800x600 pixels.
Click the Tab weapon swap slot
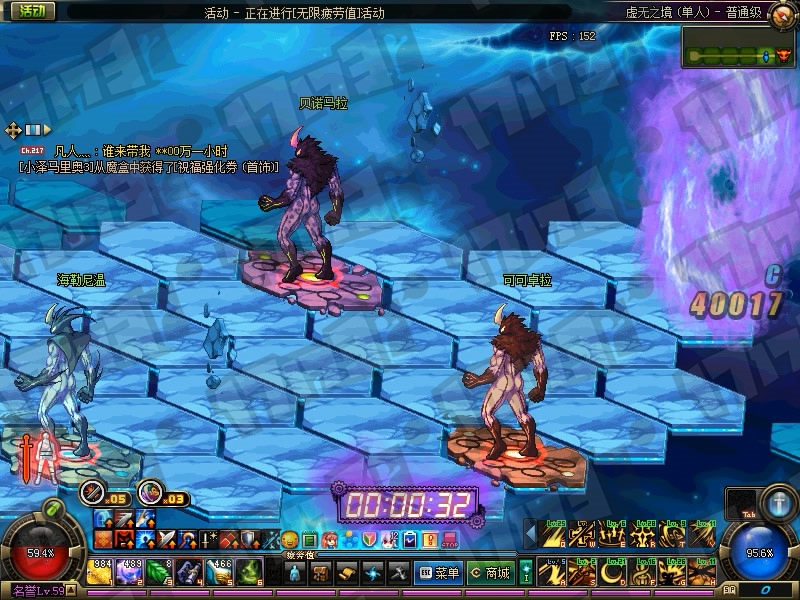[740, 503]
